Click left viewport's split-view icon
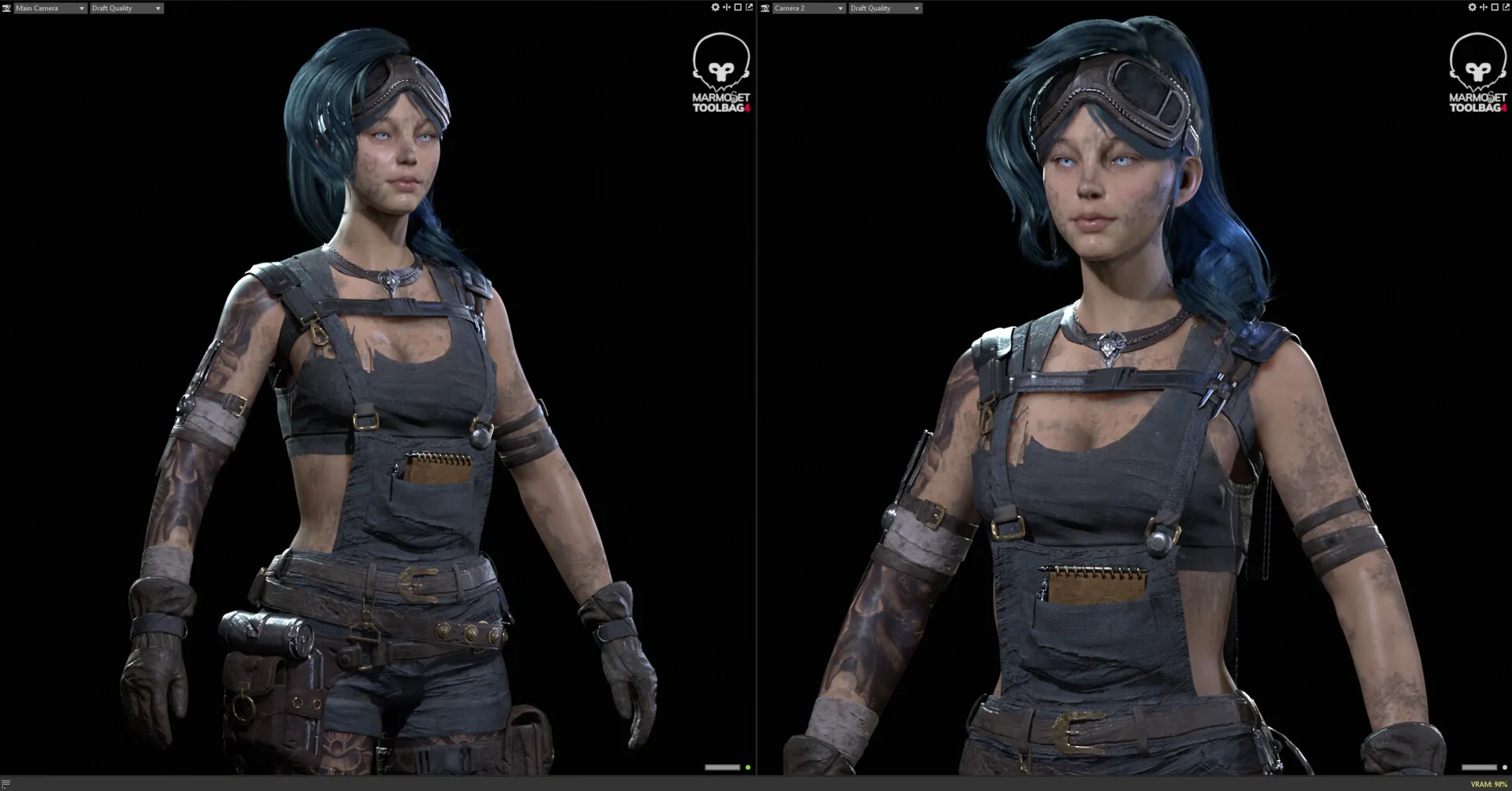This screenshot has width=1512, height=791. tap(726, 7)
